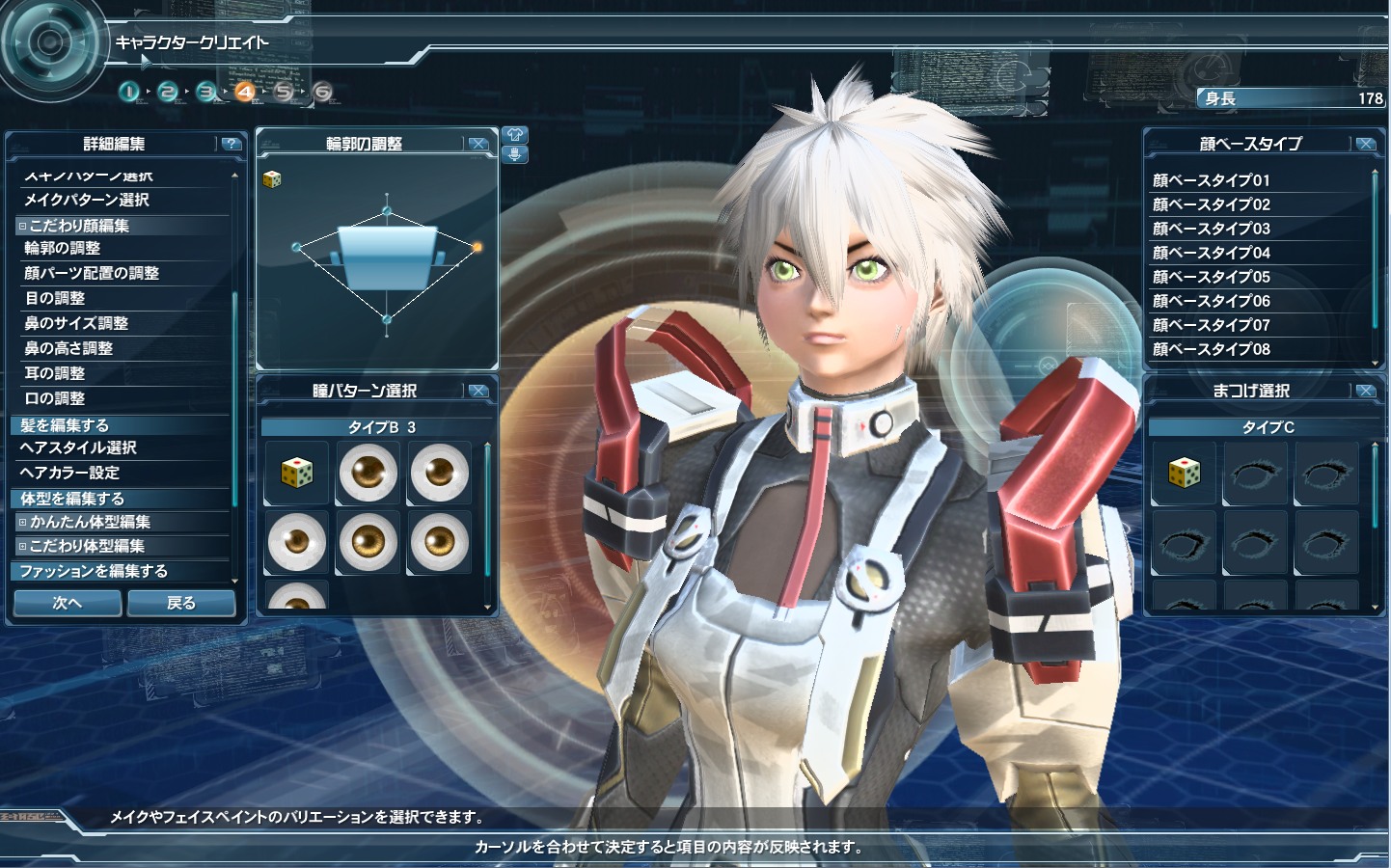Click the help question mark in 詳細編集
Viewport: 1391px width, 868px height.
231,144
